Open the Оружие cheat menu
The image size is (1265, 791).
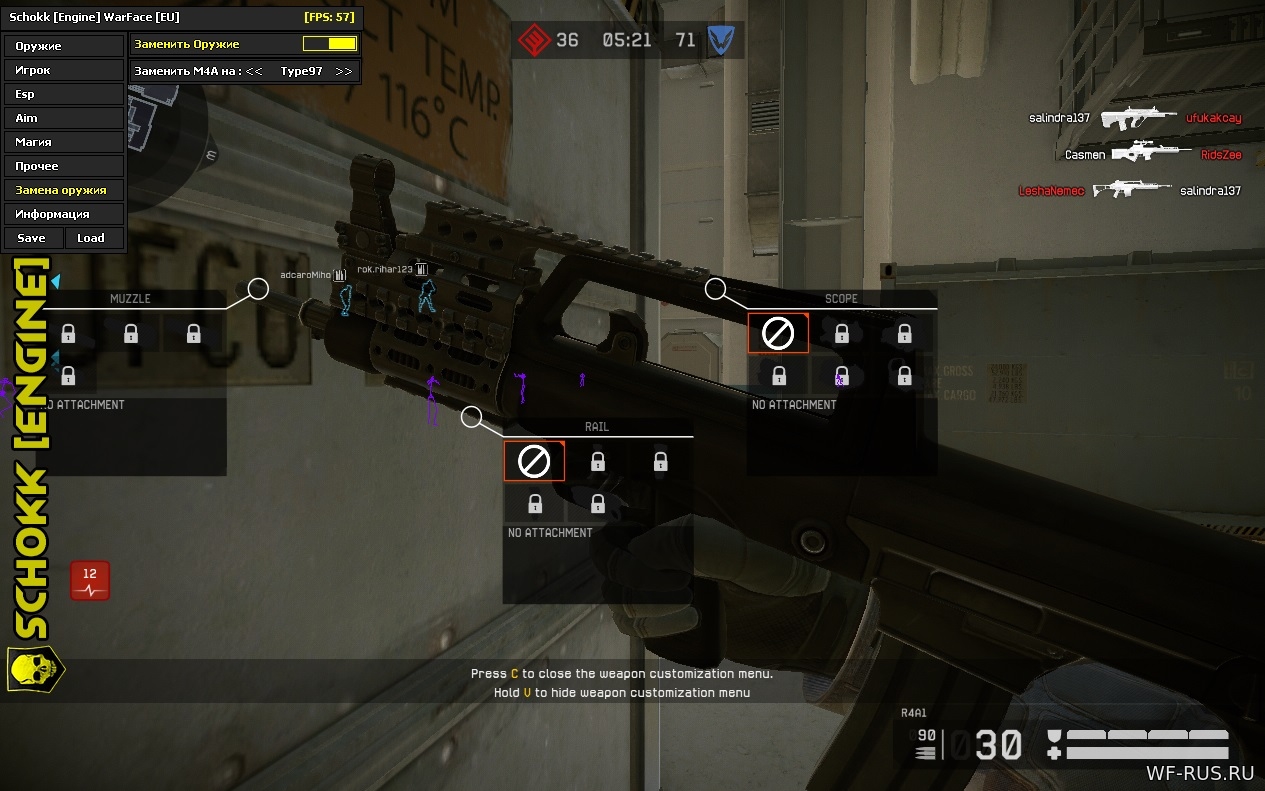(64, 46)
